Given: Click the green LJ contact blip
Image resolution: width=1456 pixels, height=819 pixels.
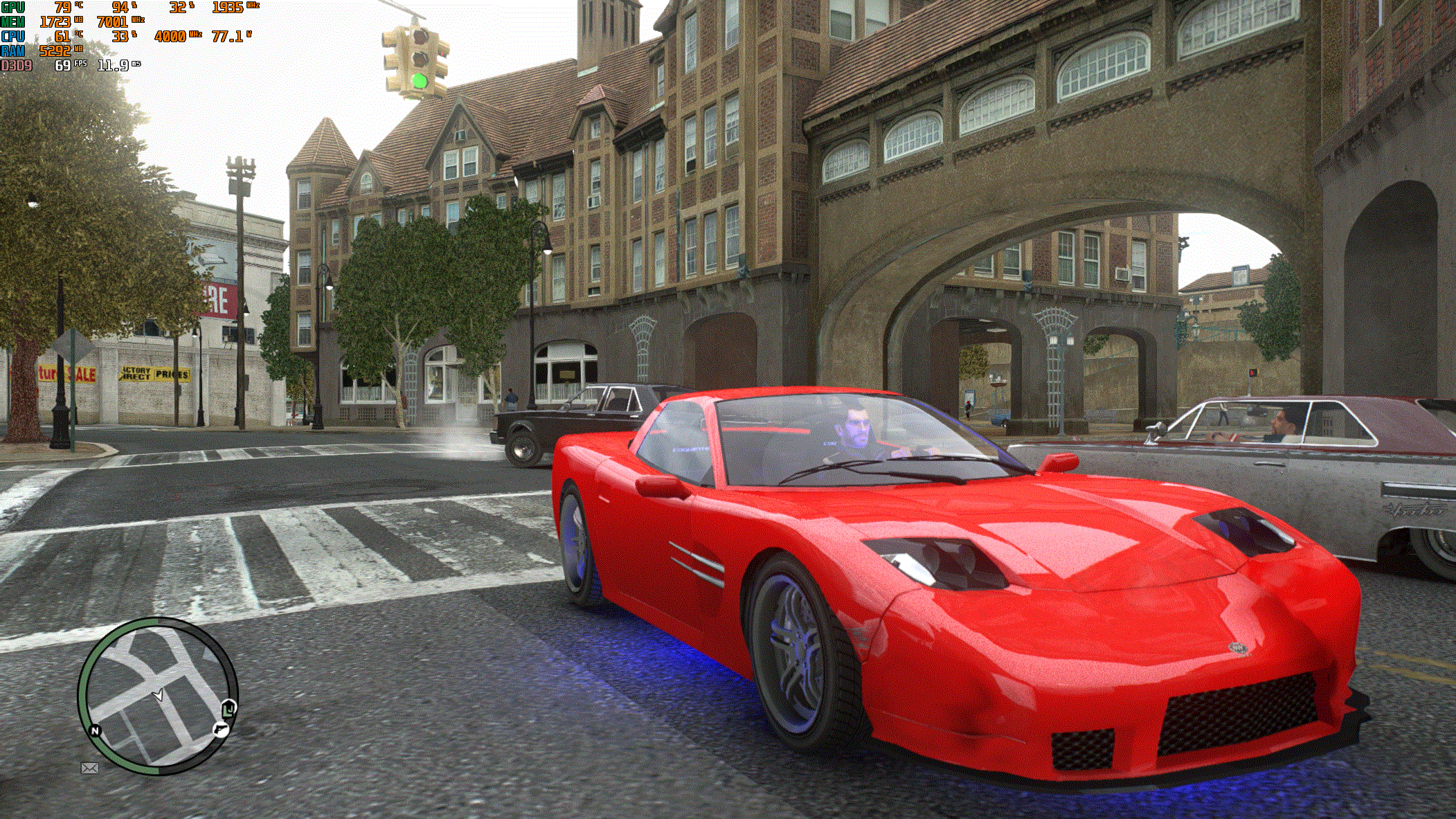Looking at the screenshot, I should point(229,709).
